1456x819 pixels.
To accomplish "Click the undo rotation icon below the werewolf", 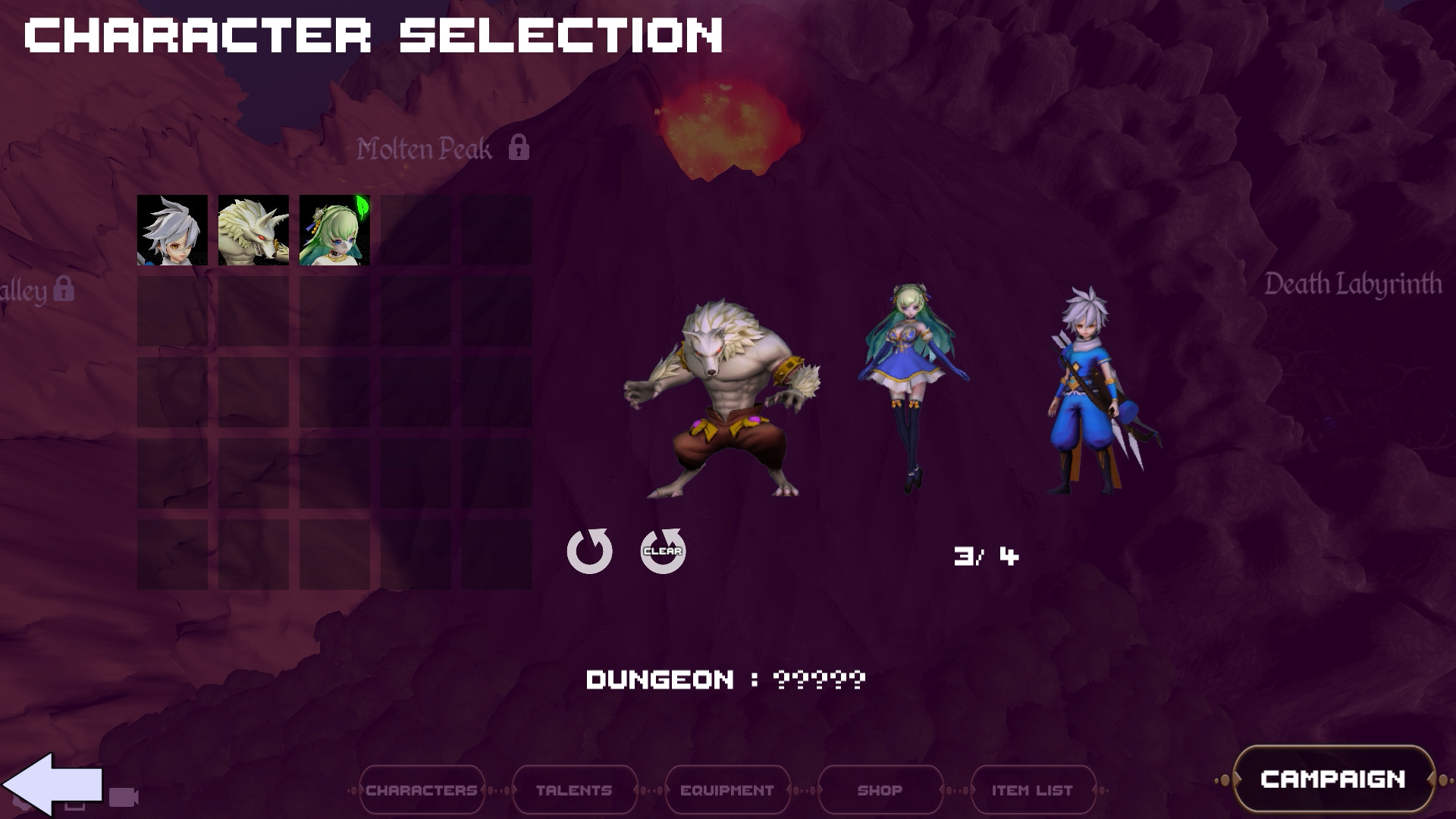I will (x=591, y=551).
